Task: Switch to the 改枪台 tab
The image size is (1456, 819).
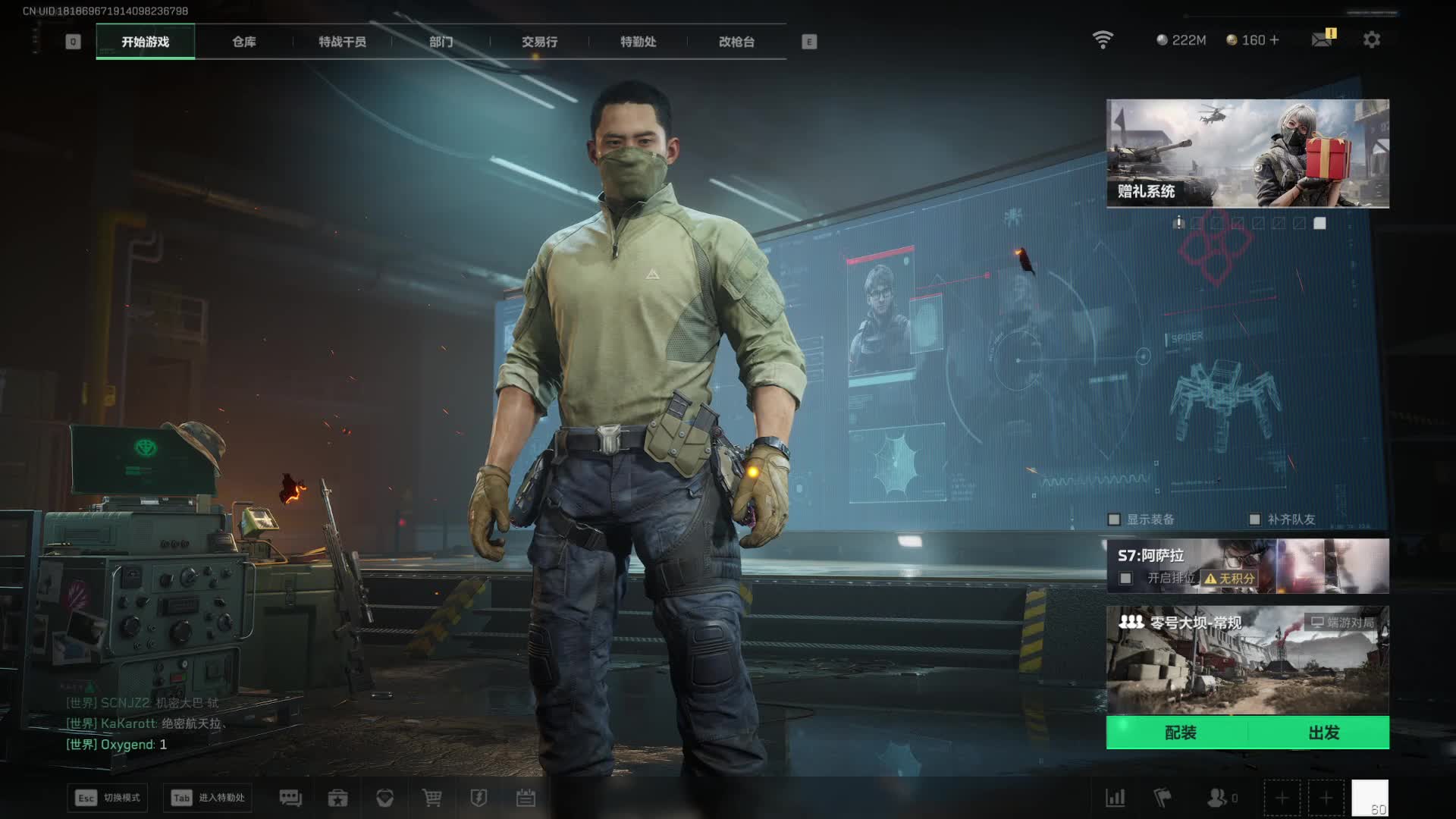Action: (736, 42)
